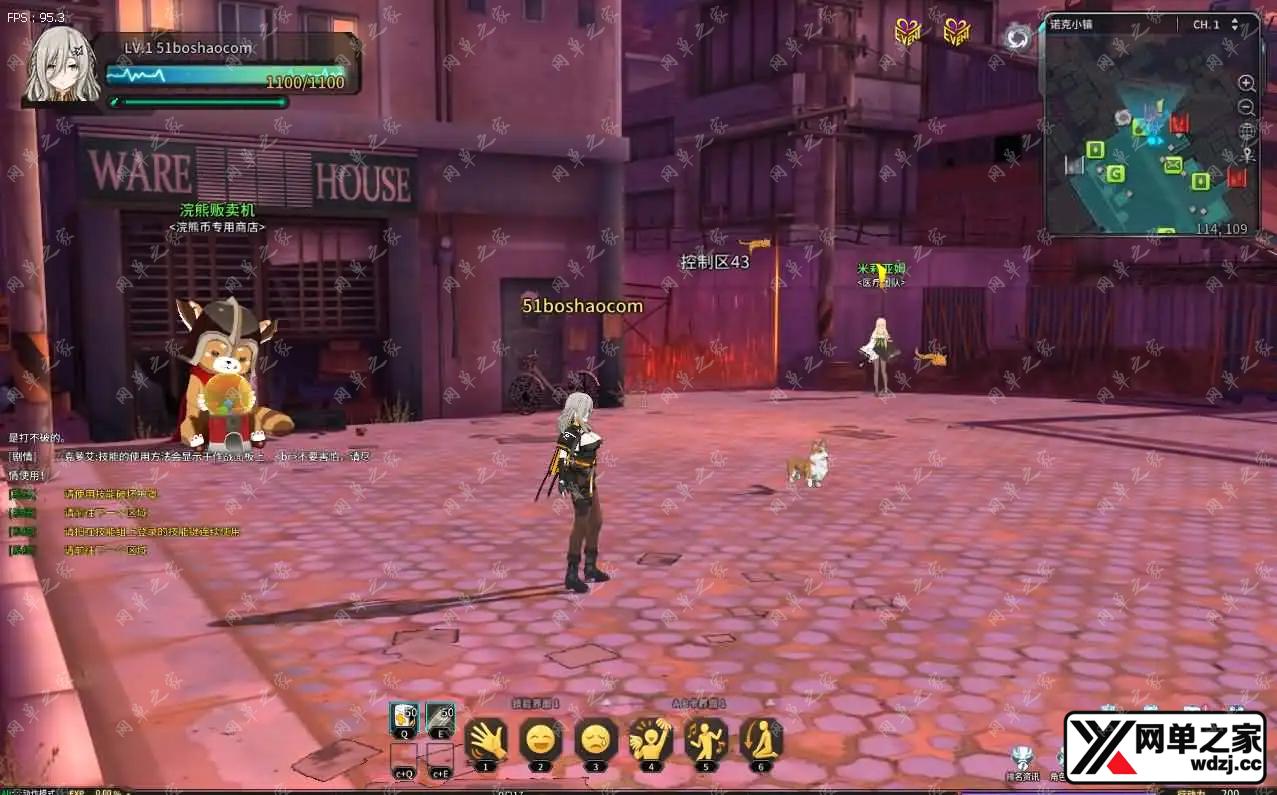Zoom out the minimap
Viewport: 1277px width, 795px height.
click(x=1247, y=107)
